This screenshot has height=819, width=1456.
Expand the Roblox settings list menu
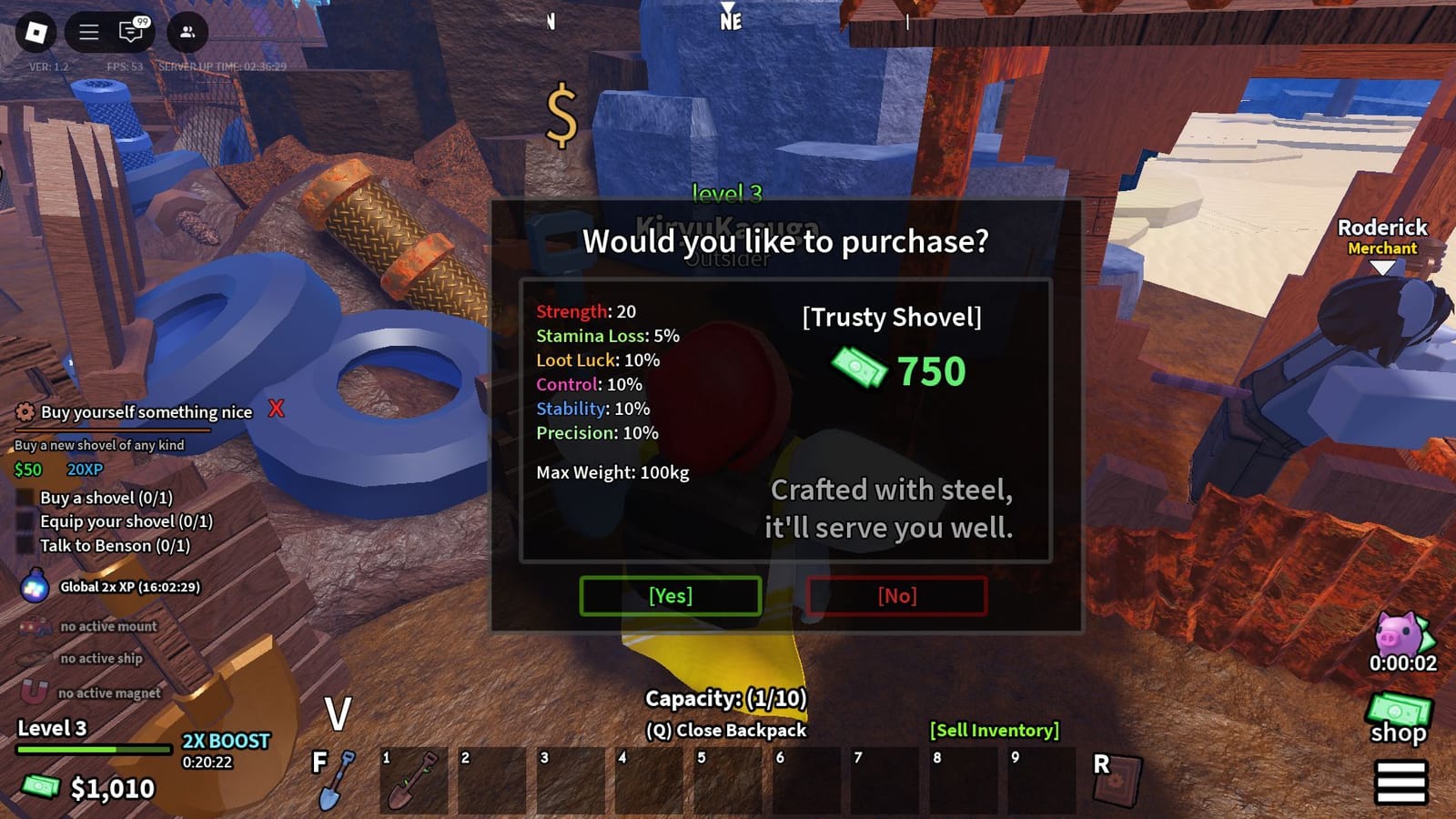point(88,31)
